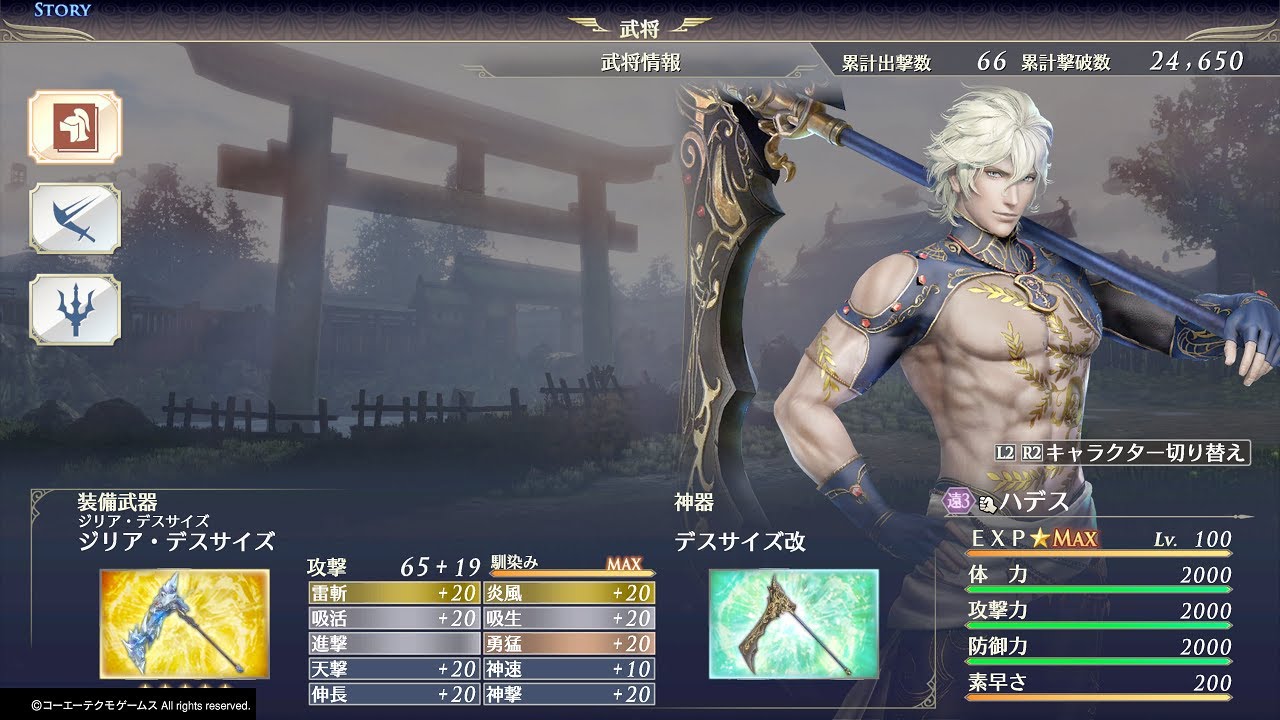The height and width of the screenshot is (720, 1280).
Task: Select the 天撃 weapon attribute slot
Action: pyautogui.click(x=394, y=669)
